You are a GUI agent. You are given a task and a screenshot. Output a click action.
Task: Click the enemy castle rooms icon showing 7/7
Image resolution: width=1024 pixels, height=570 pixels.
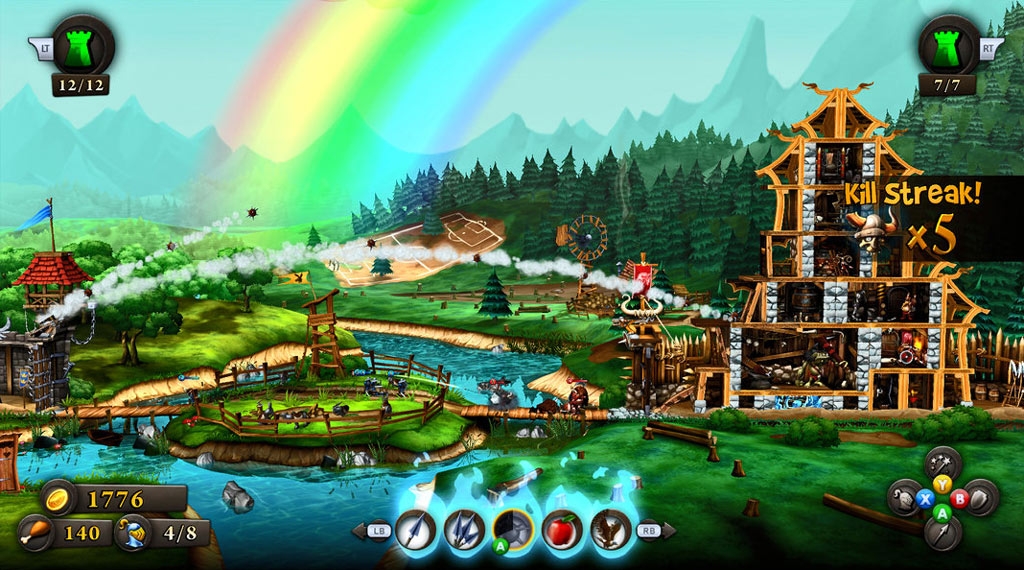pyautogui.click(x=948, y=47)
